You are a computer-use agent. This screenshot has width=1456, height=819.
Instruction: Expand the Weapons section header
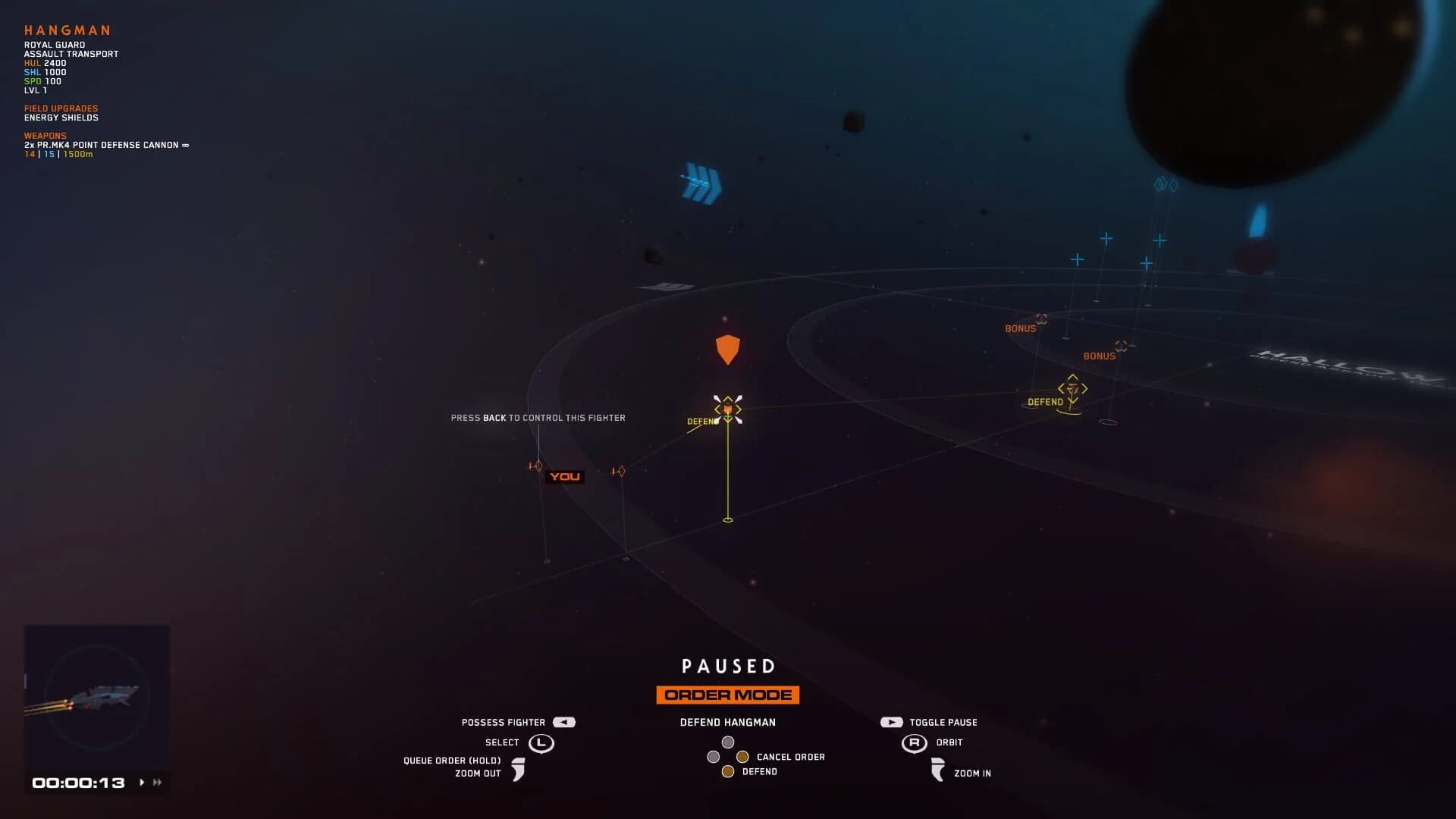point(45,135)
